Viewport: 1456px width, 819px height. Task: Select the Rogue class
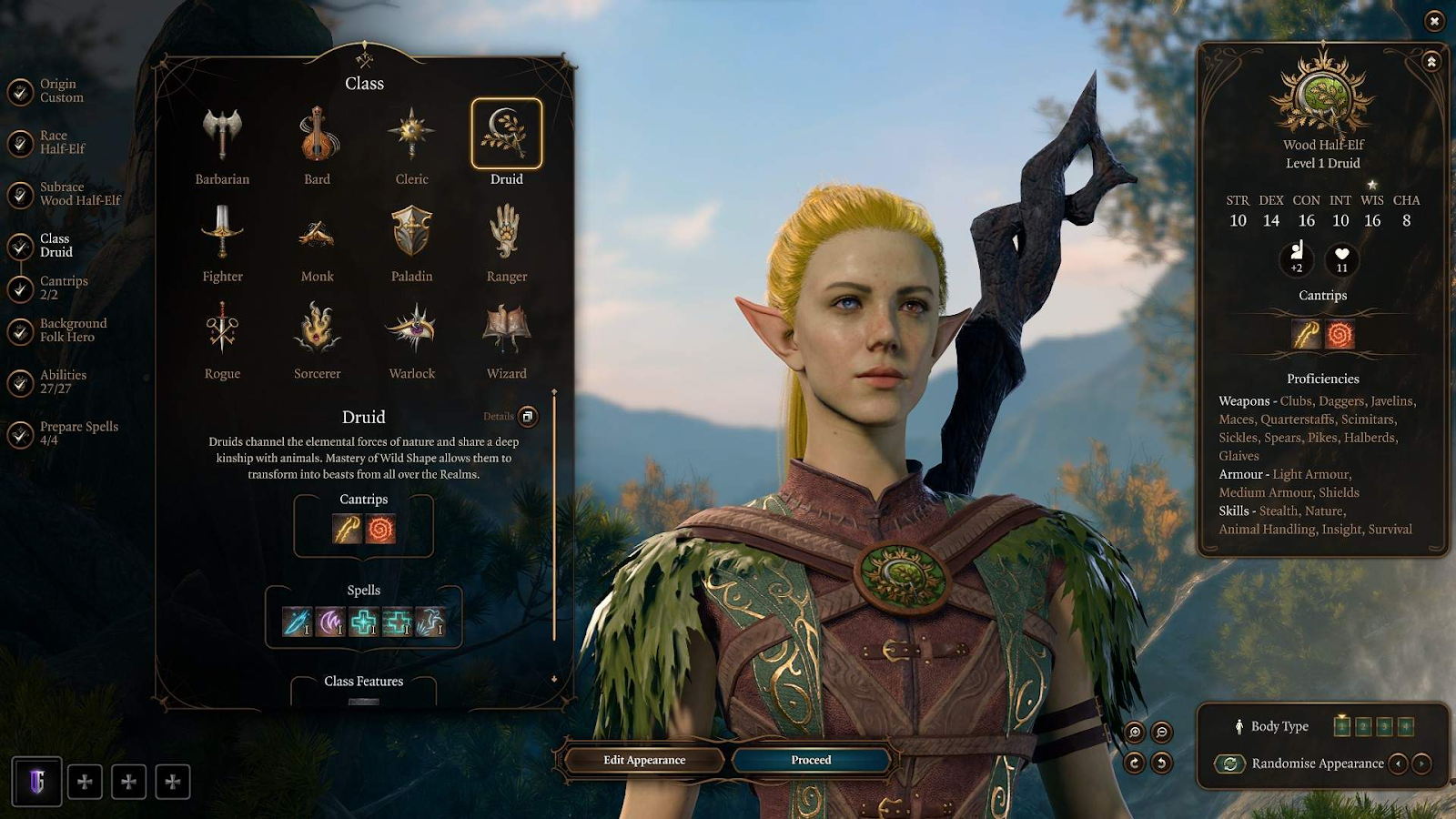(x=222, y=329)
